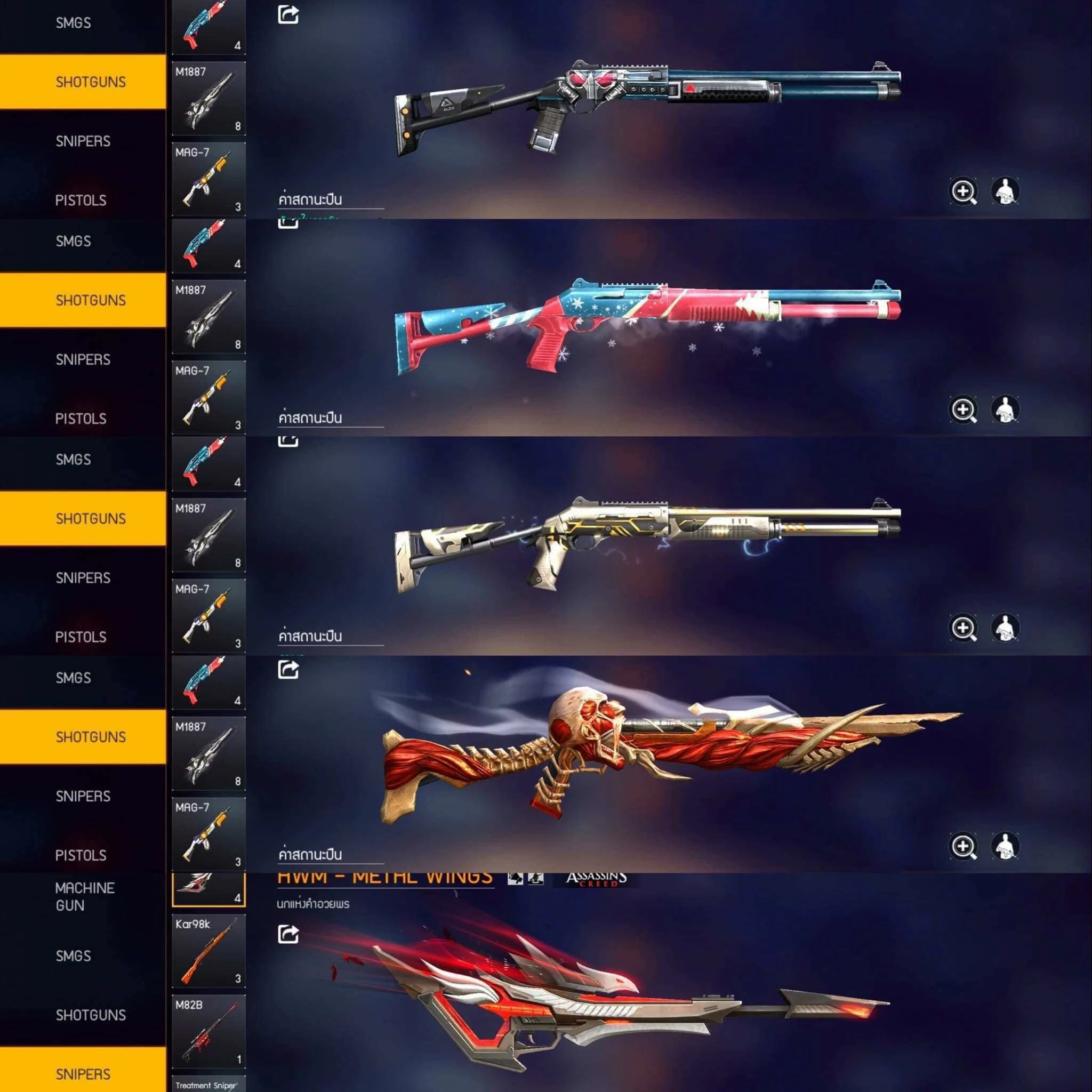Pick the Treatment Sniper list entry
1092x1092 pixels.
coord(208,1085)
